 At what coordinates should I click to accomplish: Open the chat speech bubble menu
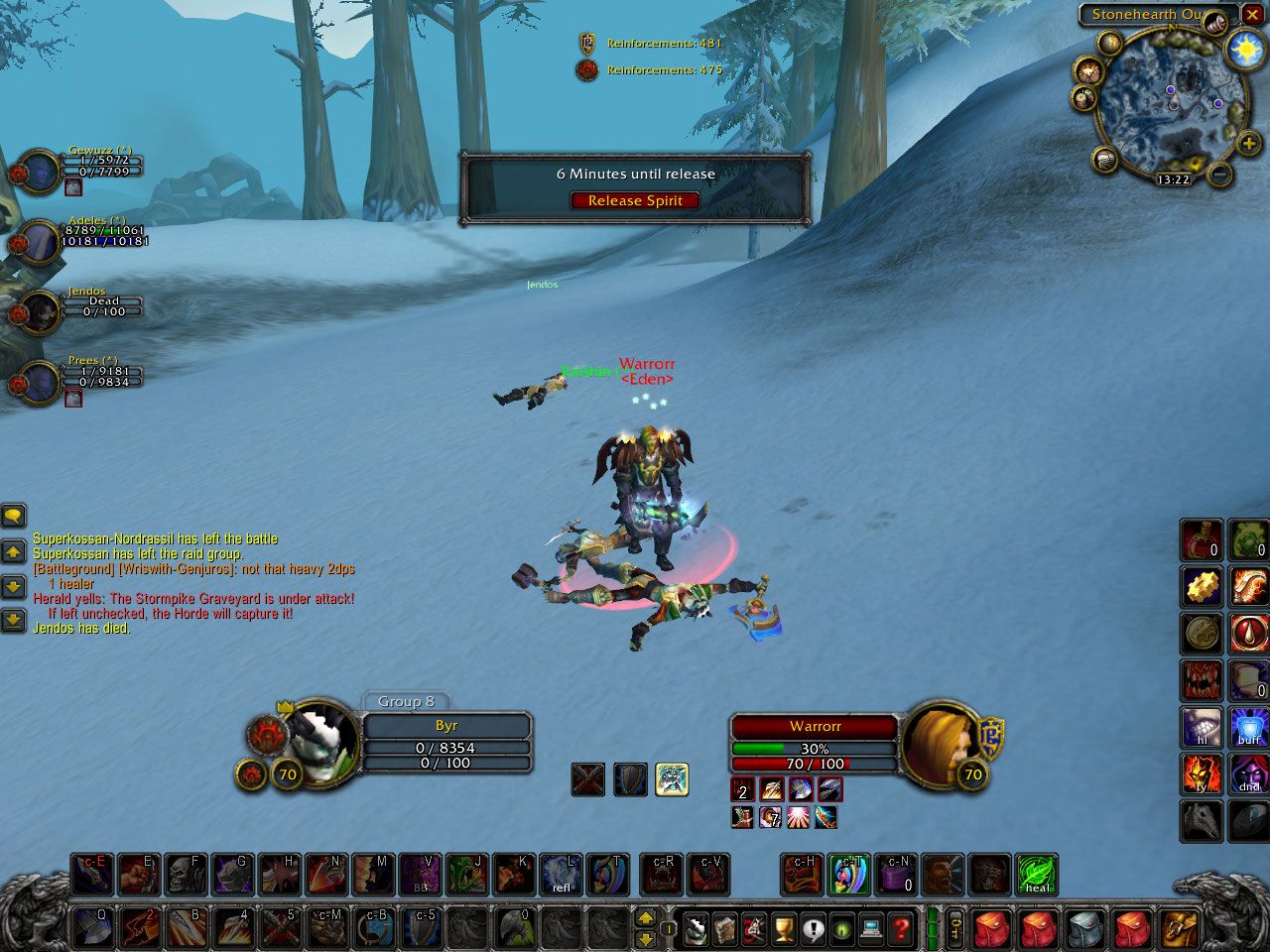(14, 516)
